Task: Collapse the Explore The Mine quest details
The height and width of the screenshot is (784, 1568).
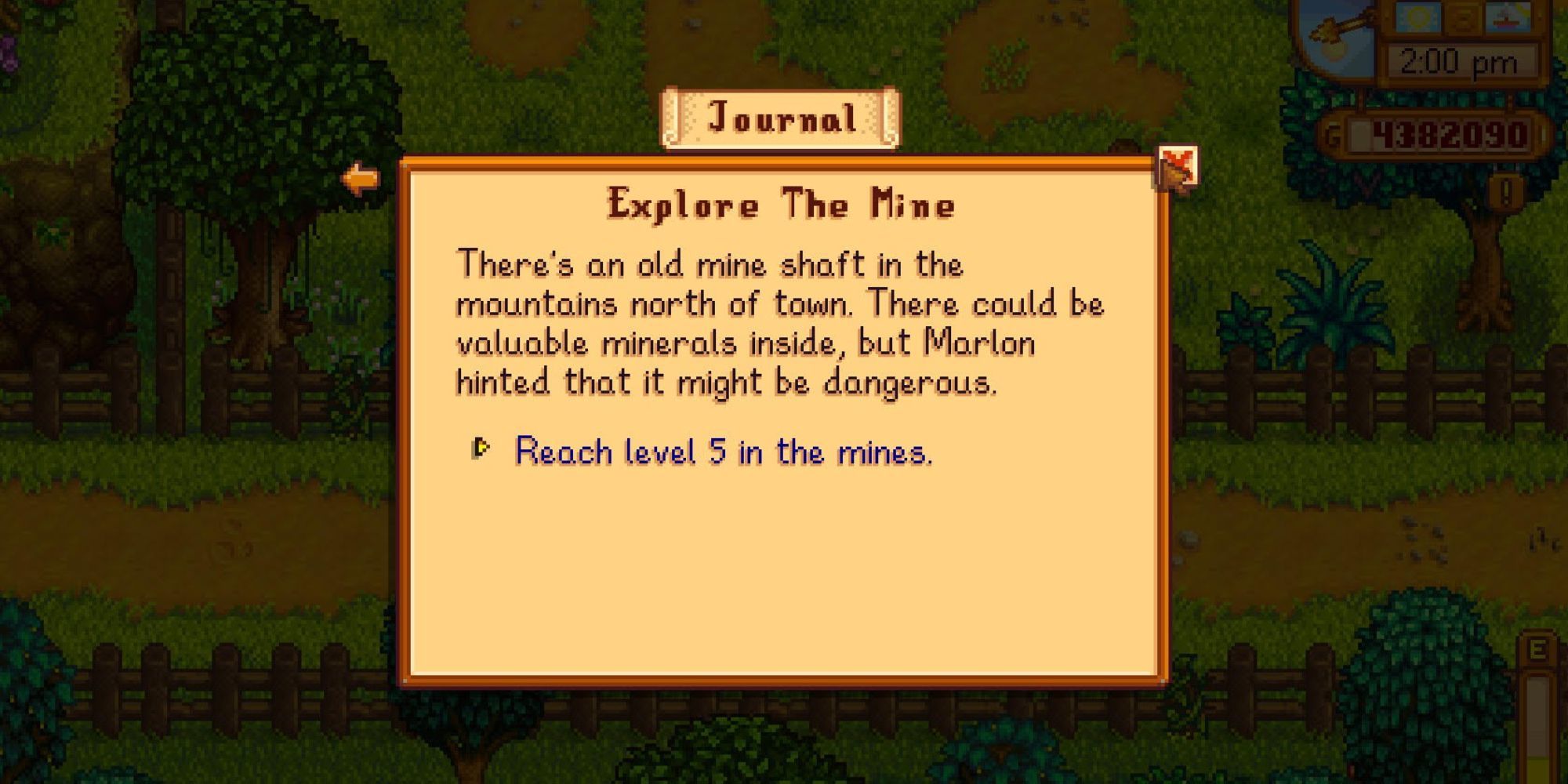Action: click(x=780, y=205)
